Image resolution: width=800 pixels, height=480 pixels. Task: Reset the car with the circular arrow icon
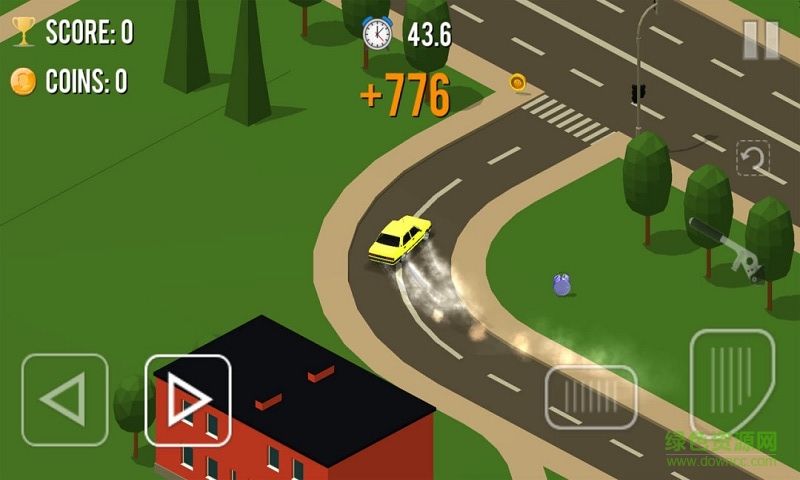pyautogui.click(x=753, y=158)
